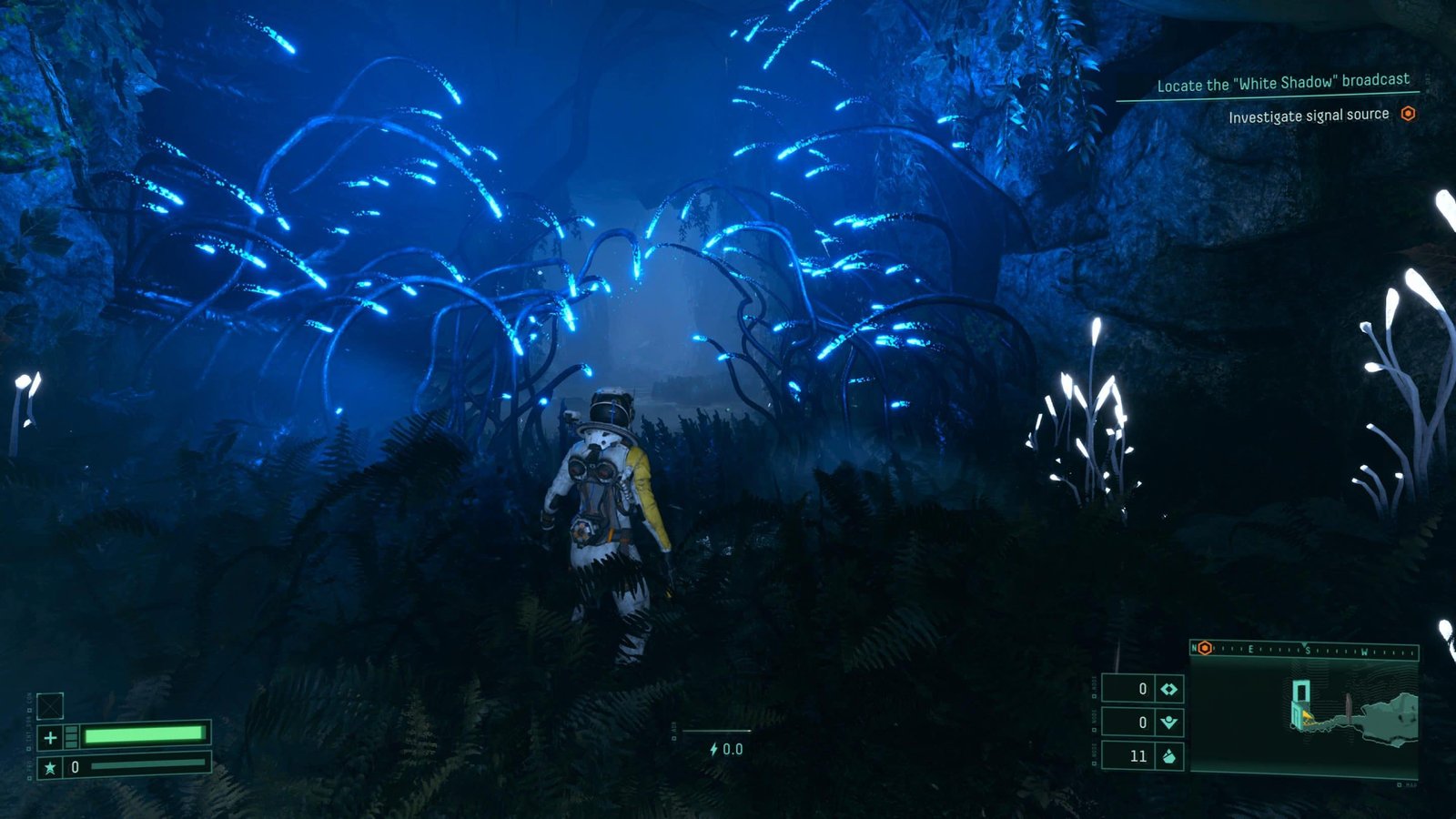The image size is (1456, 819).
Task: Click the N marker on the compass strip
Action: pyautogui.click(x=1195, y=649)
